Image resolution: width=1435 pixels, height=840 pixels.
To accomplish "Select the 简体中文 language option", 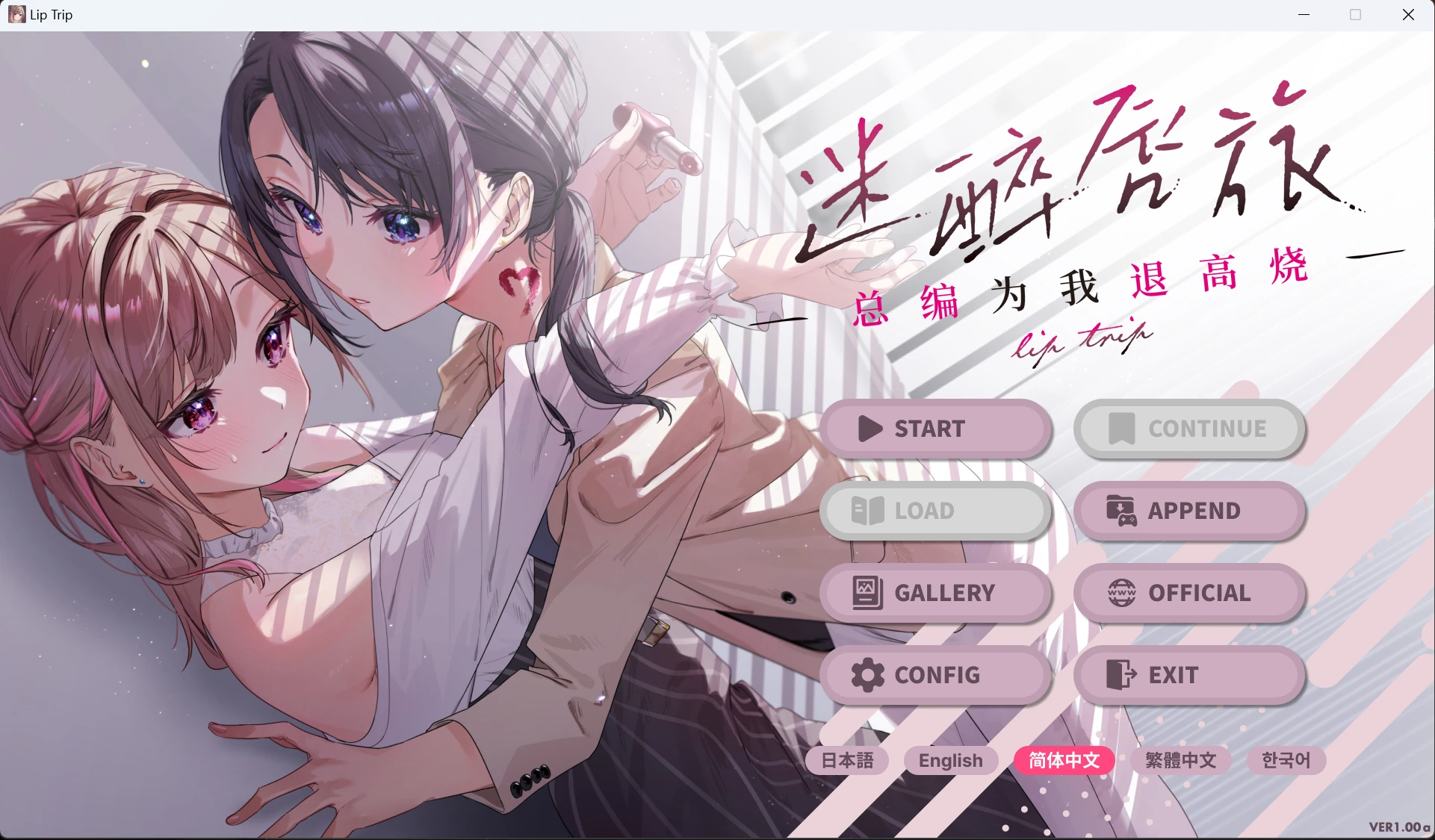I will (x=1064, y=760).
